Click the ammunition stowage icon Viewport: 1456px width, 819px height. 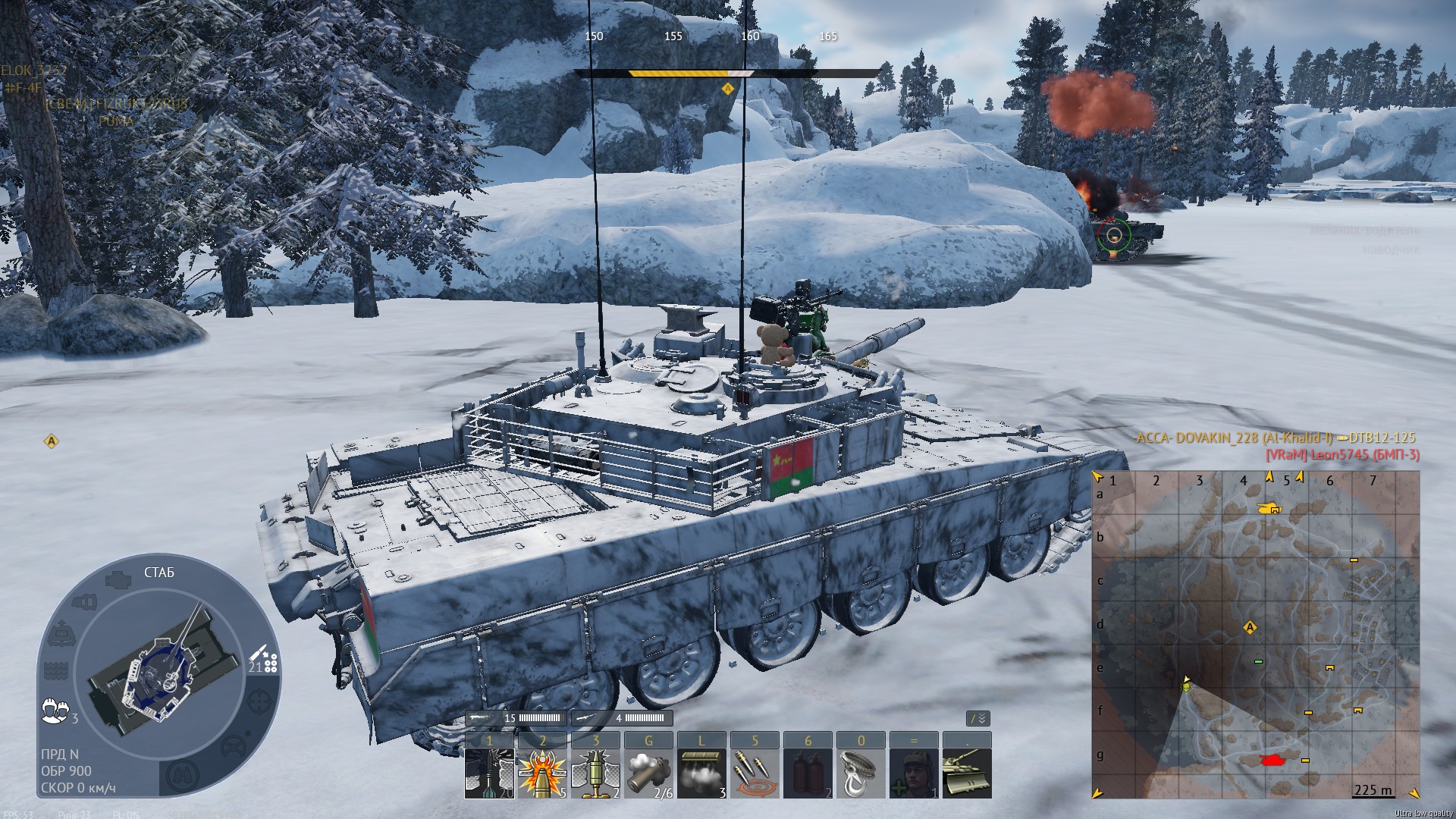coord(262,658)
